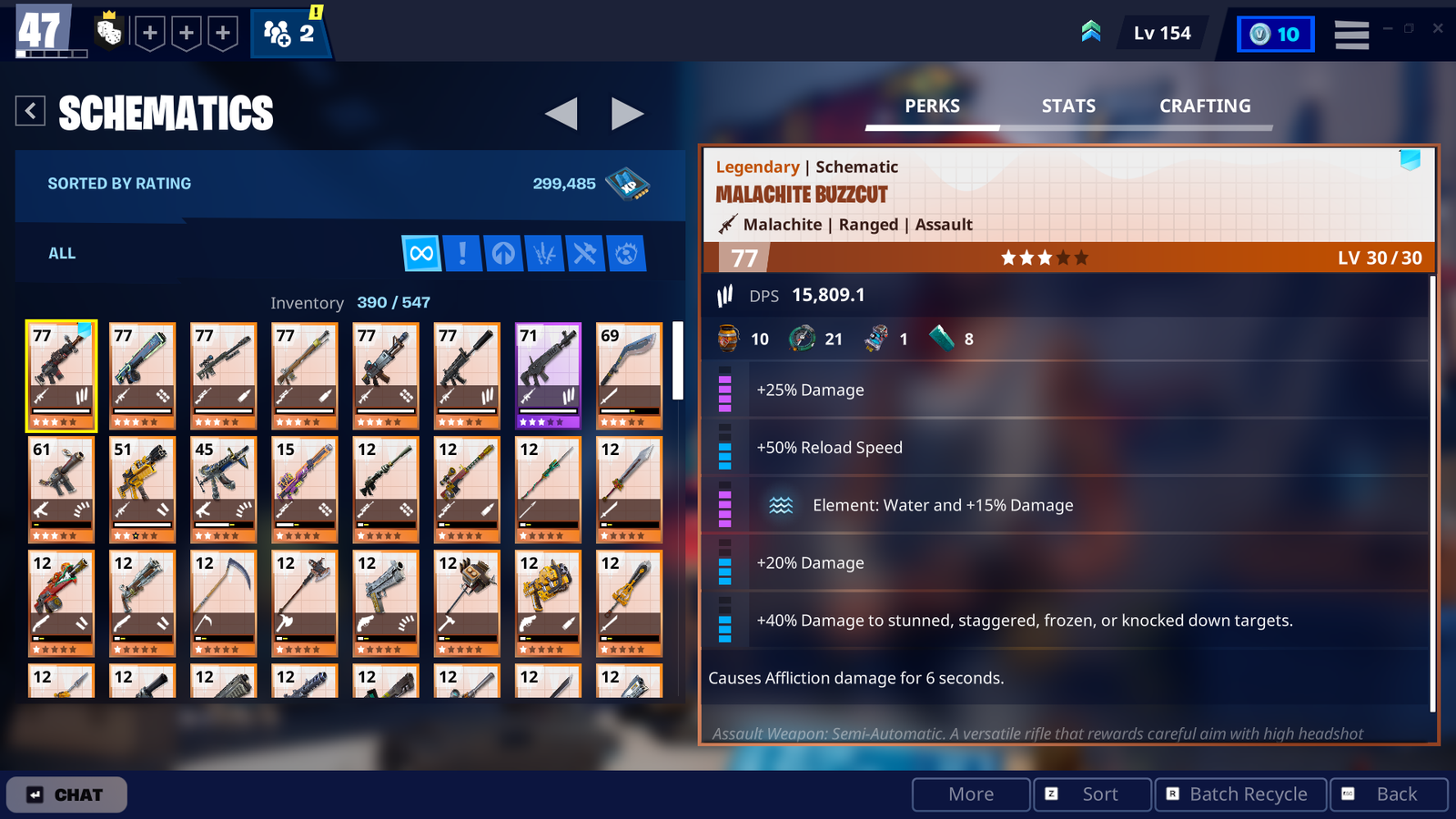
Task: Choose the scythe schematic card
Action: click(223, 602)
